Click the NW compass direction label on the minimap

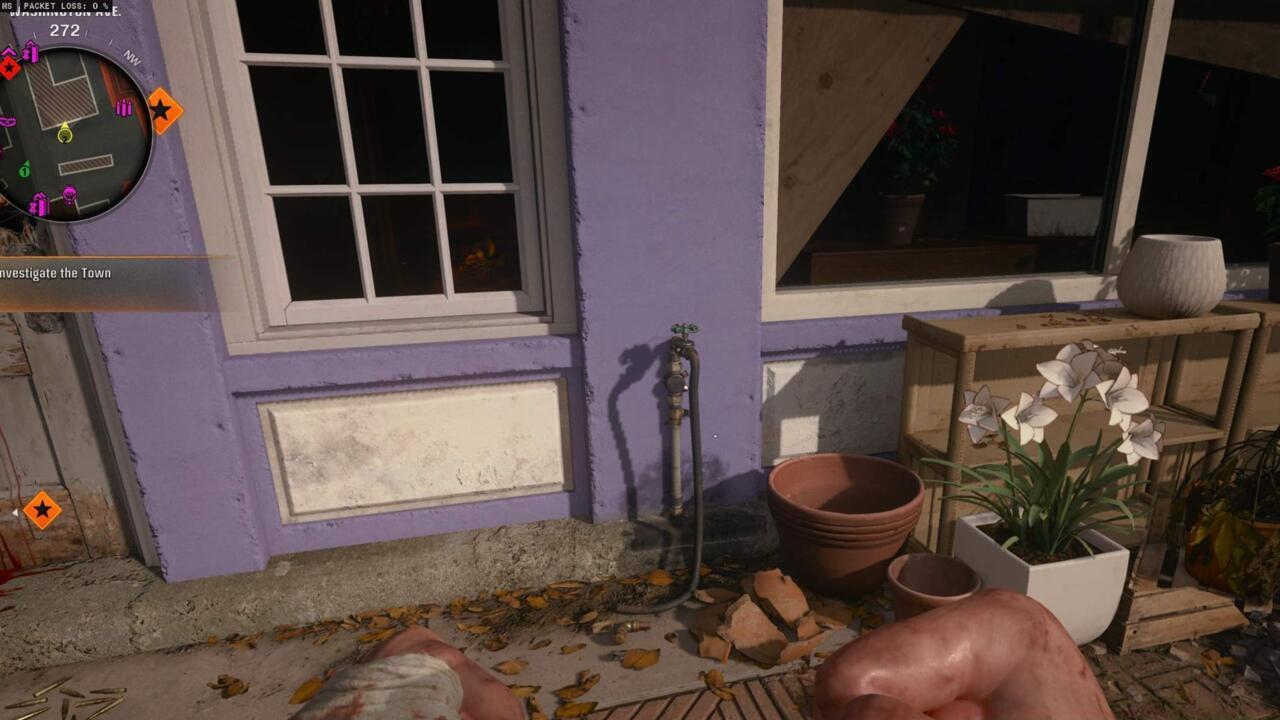click(132, 59)
